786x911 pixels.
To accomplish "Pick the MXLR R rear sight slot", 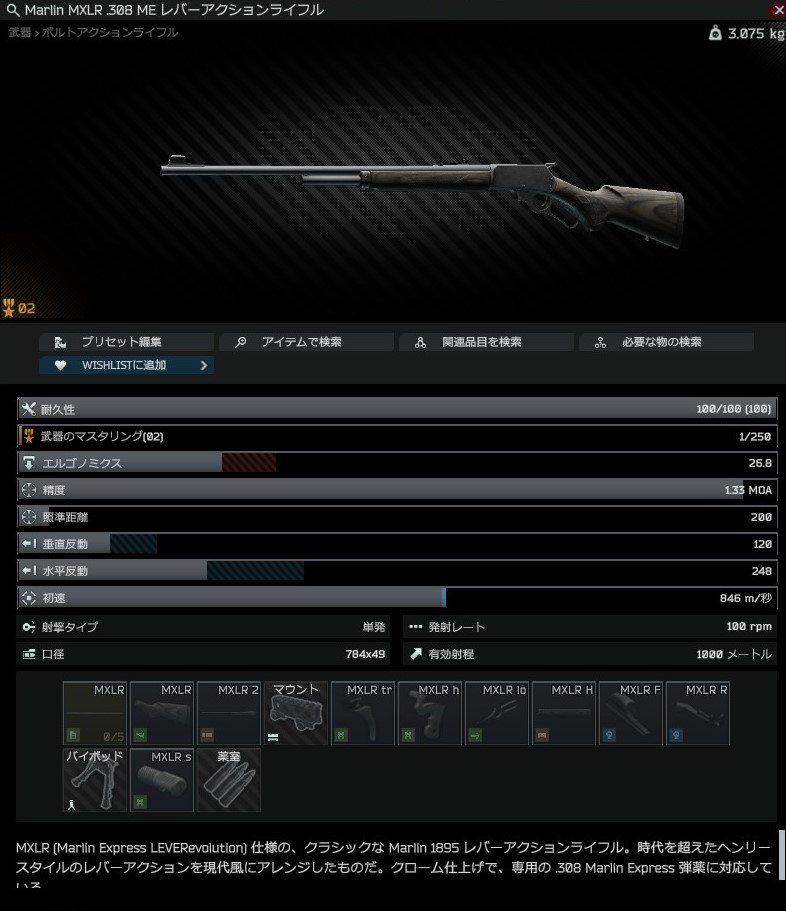I will (x=698, y=713).
